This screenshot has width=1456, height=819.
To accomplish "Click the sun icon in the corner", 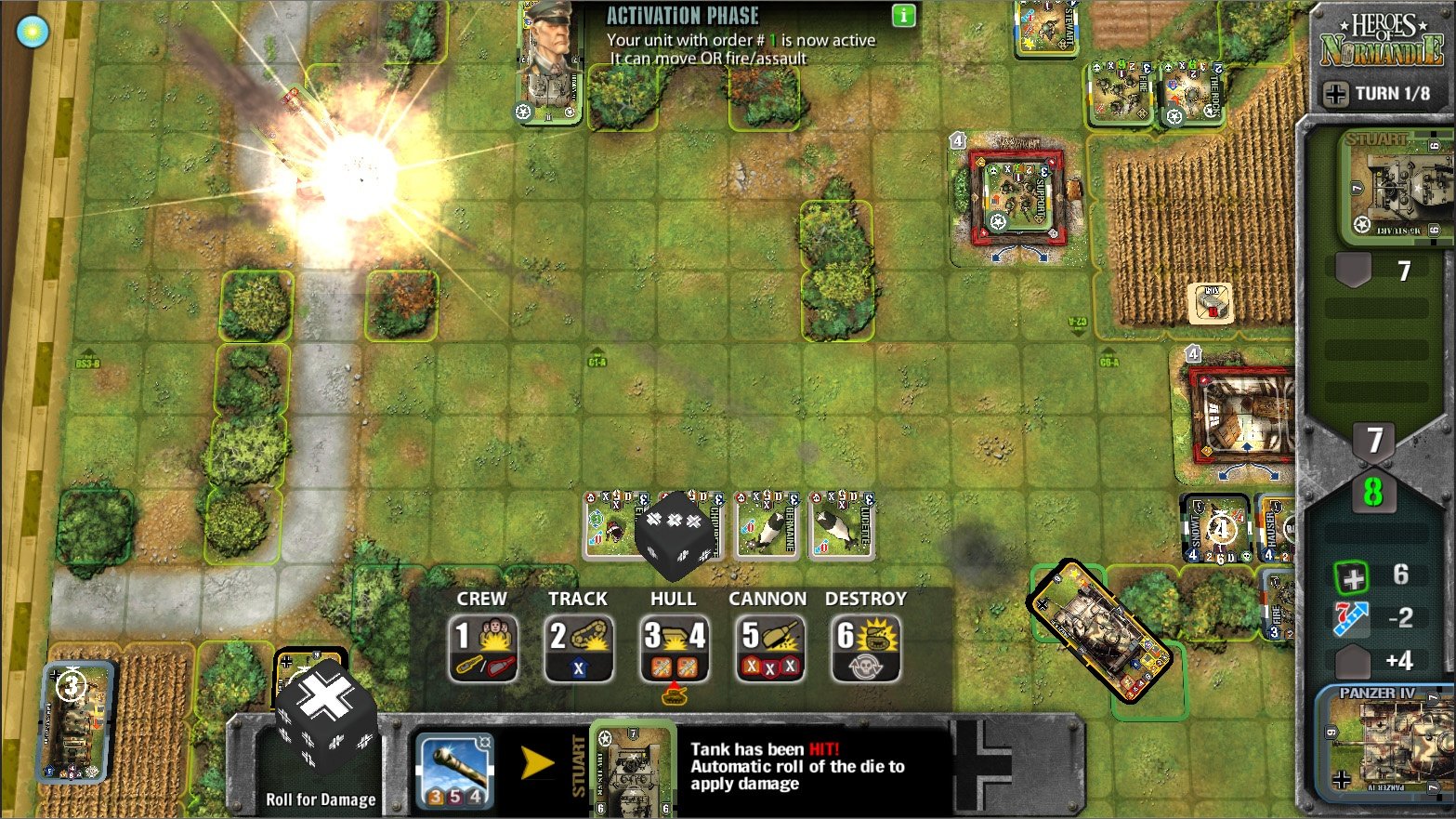I will [x=33, y=33].
